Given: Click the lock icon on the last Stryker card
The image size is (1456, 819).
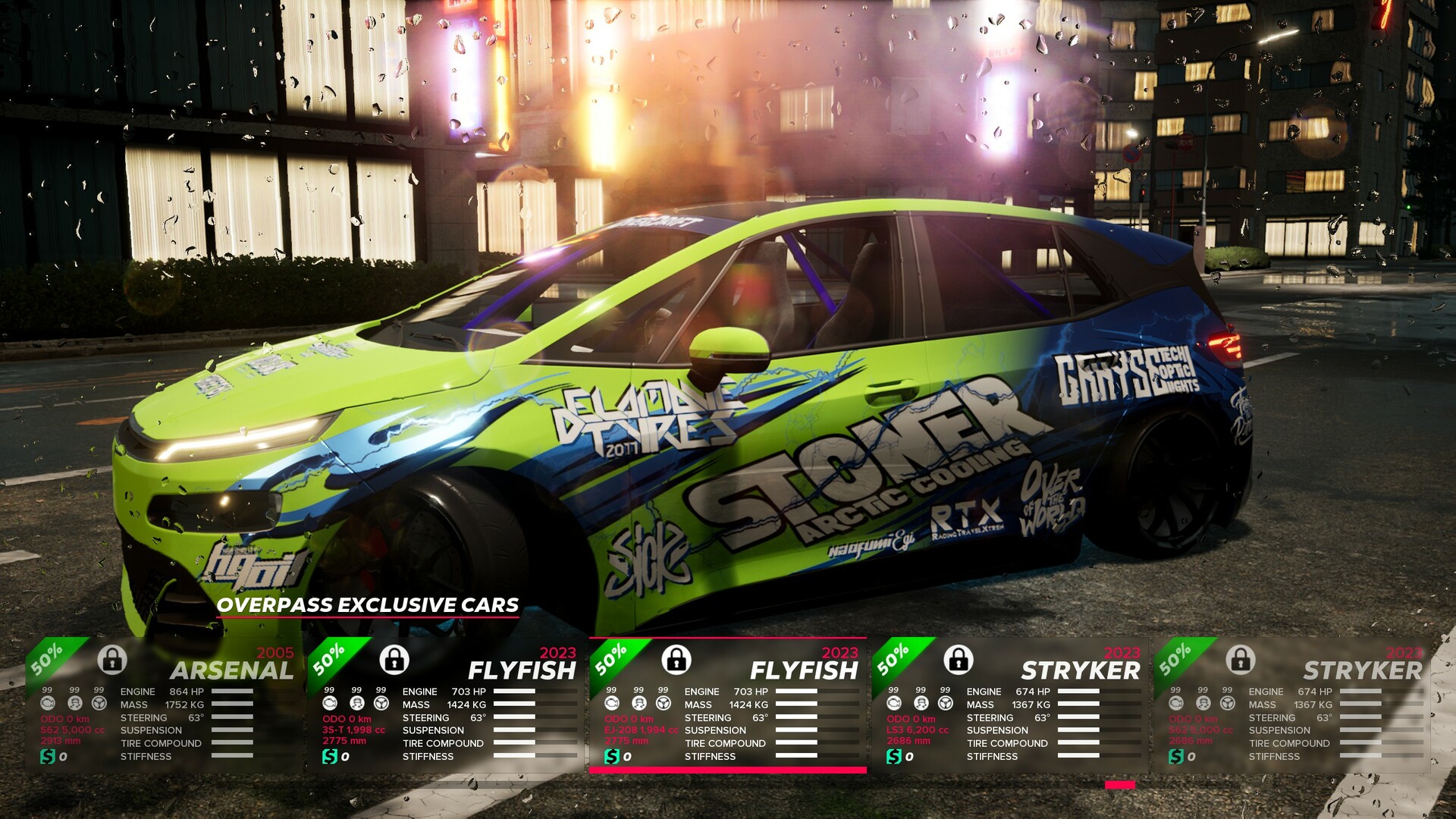Looking at the screenshot, I should tap(1241, 661).
